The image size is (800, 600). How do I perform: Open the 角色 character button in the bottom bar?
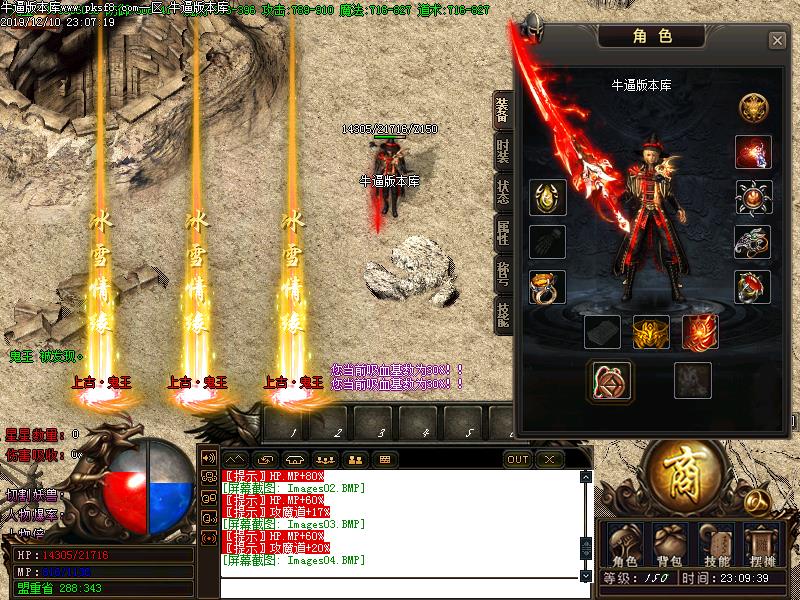point(624,547)
